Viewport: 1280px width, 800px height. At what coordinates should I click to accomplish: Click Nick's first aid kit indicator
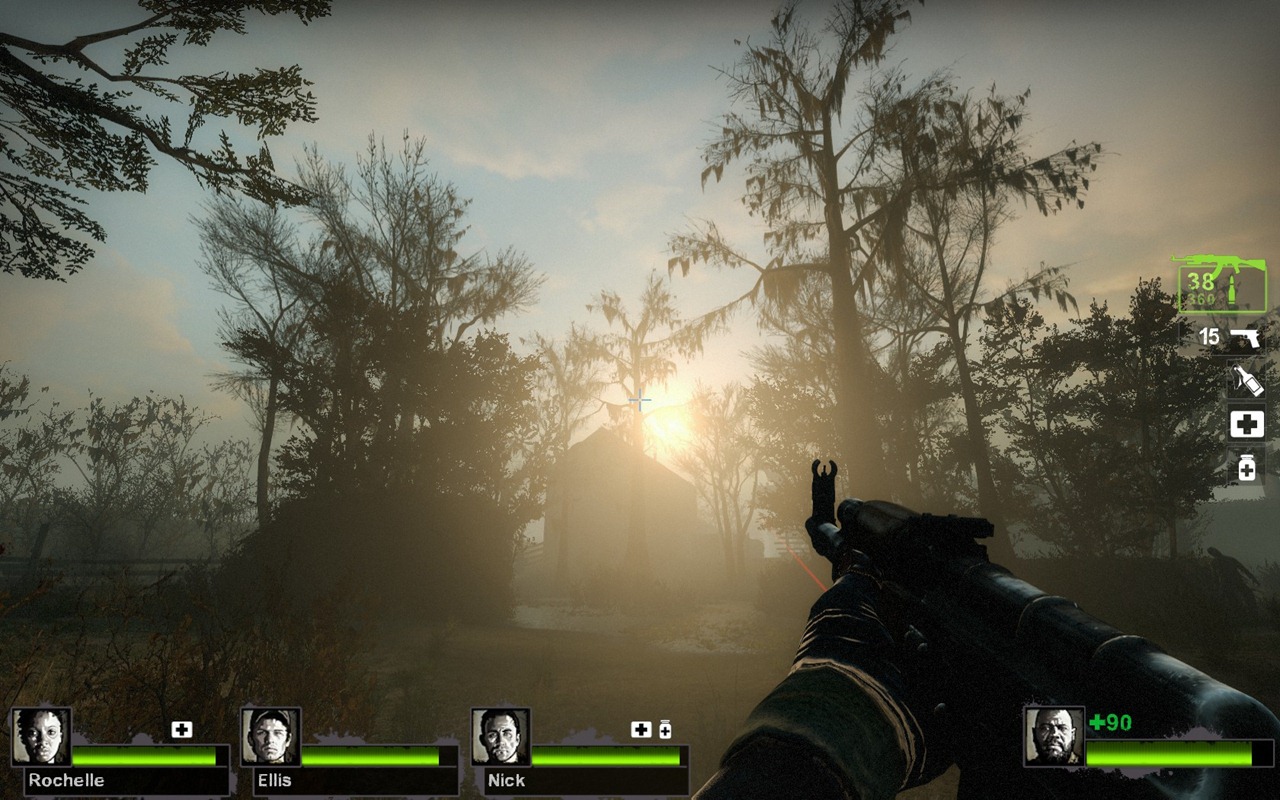641,730
